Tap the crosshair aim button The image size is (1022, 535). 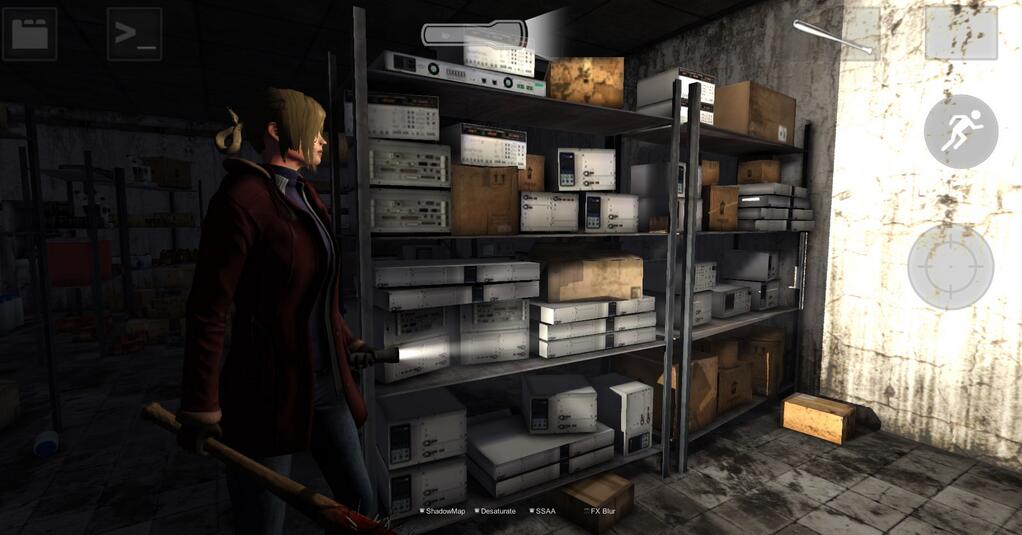pyautogui.click(x=950, y=266)
